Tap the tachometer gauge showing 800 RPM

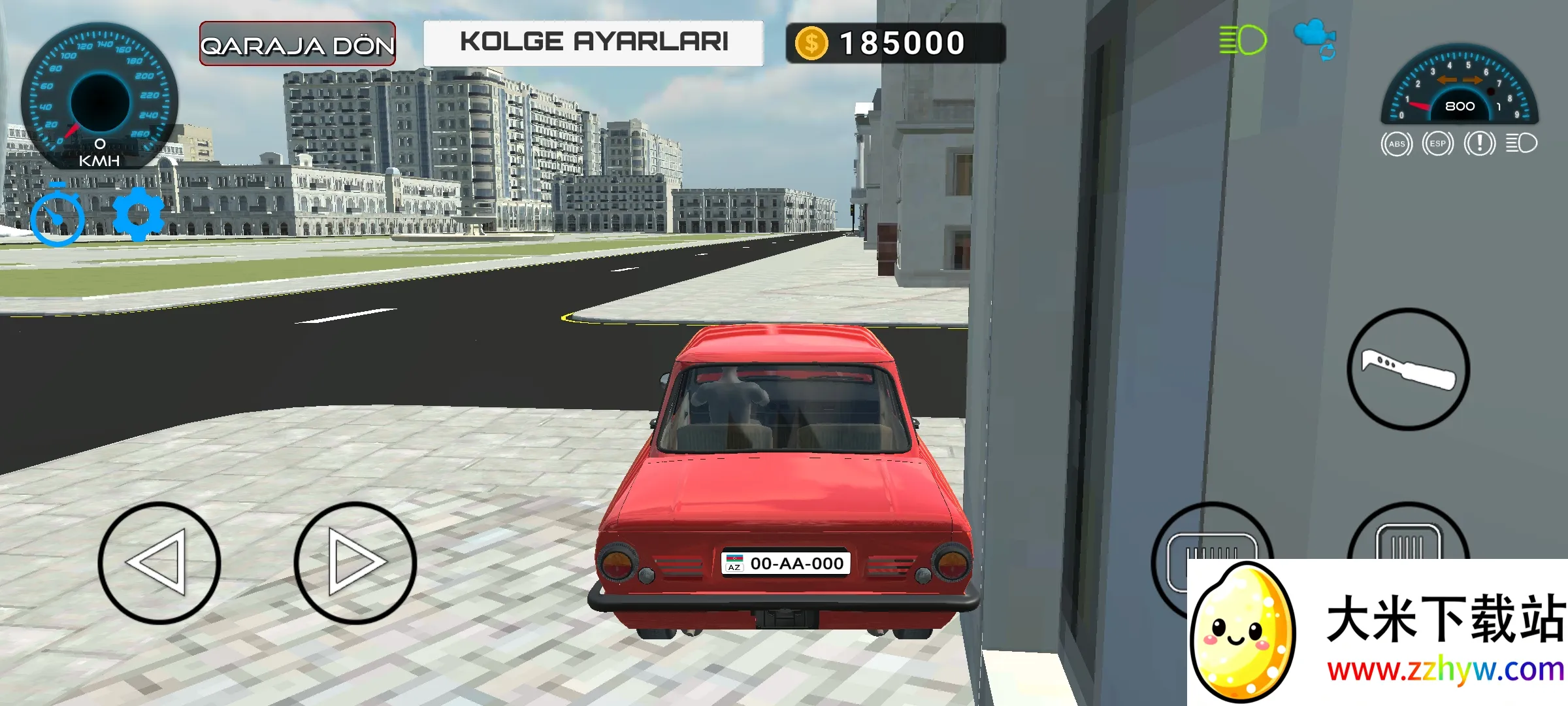point(1460,106)
